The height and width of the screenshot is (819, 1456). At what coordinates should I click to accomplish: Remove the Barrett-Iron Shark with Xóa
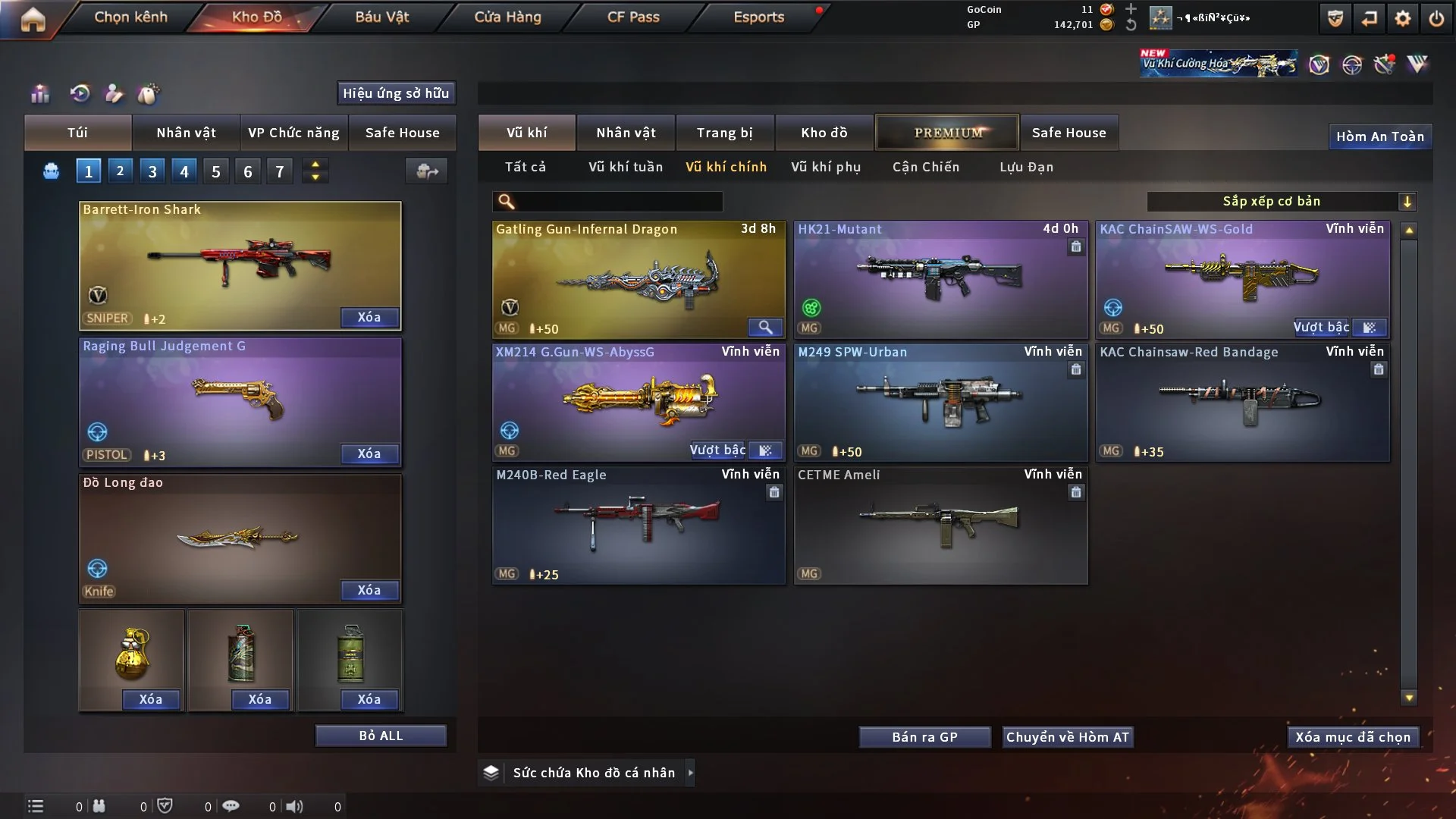(369, 317)
